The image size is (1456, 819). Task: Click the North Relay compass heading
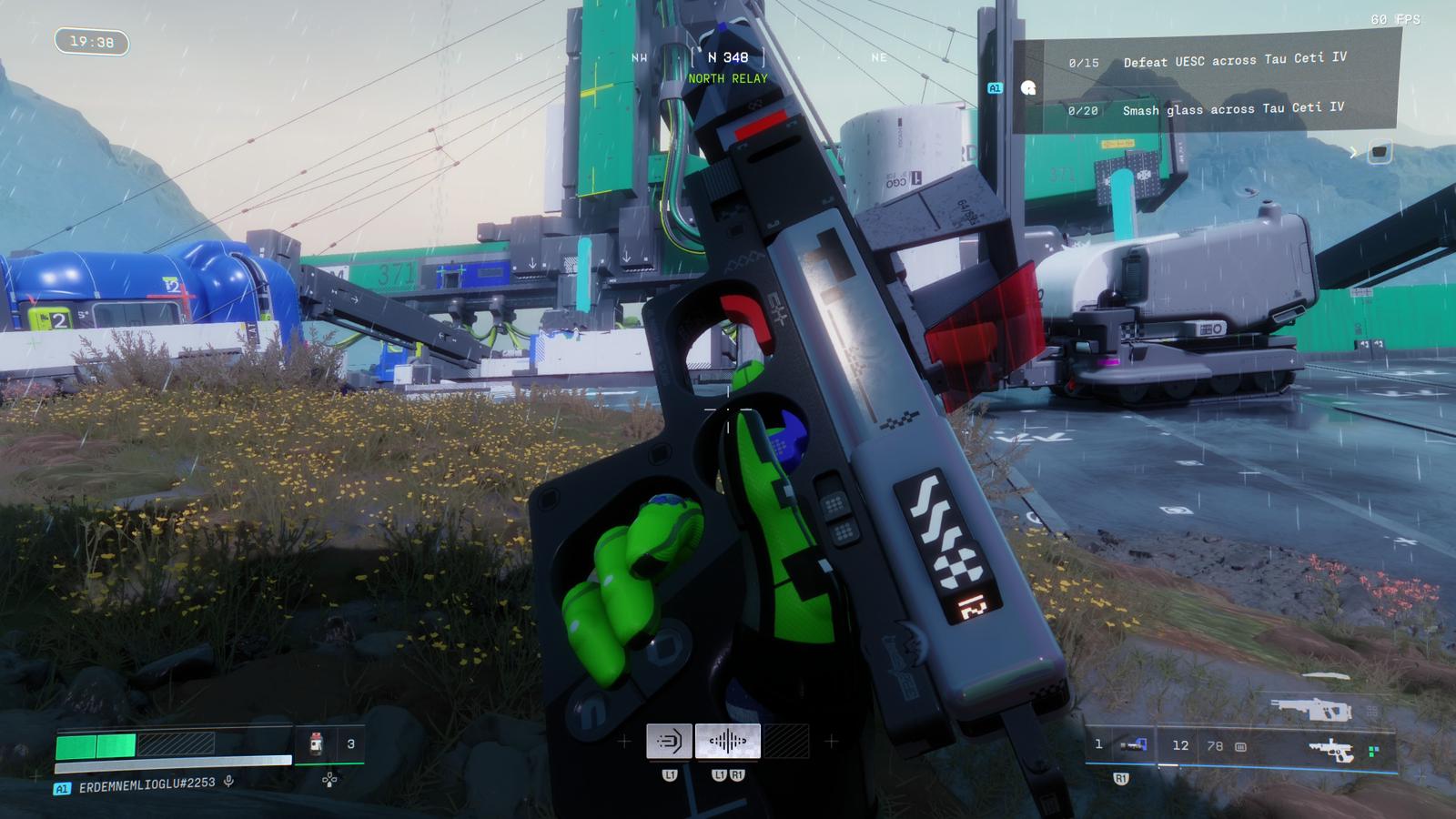727,66
